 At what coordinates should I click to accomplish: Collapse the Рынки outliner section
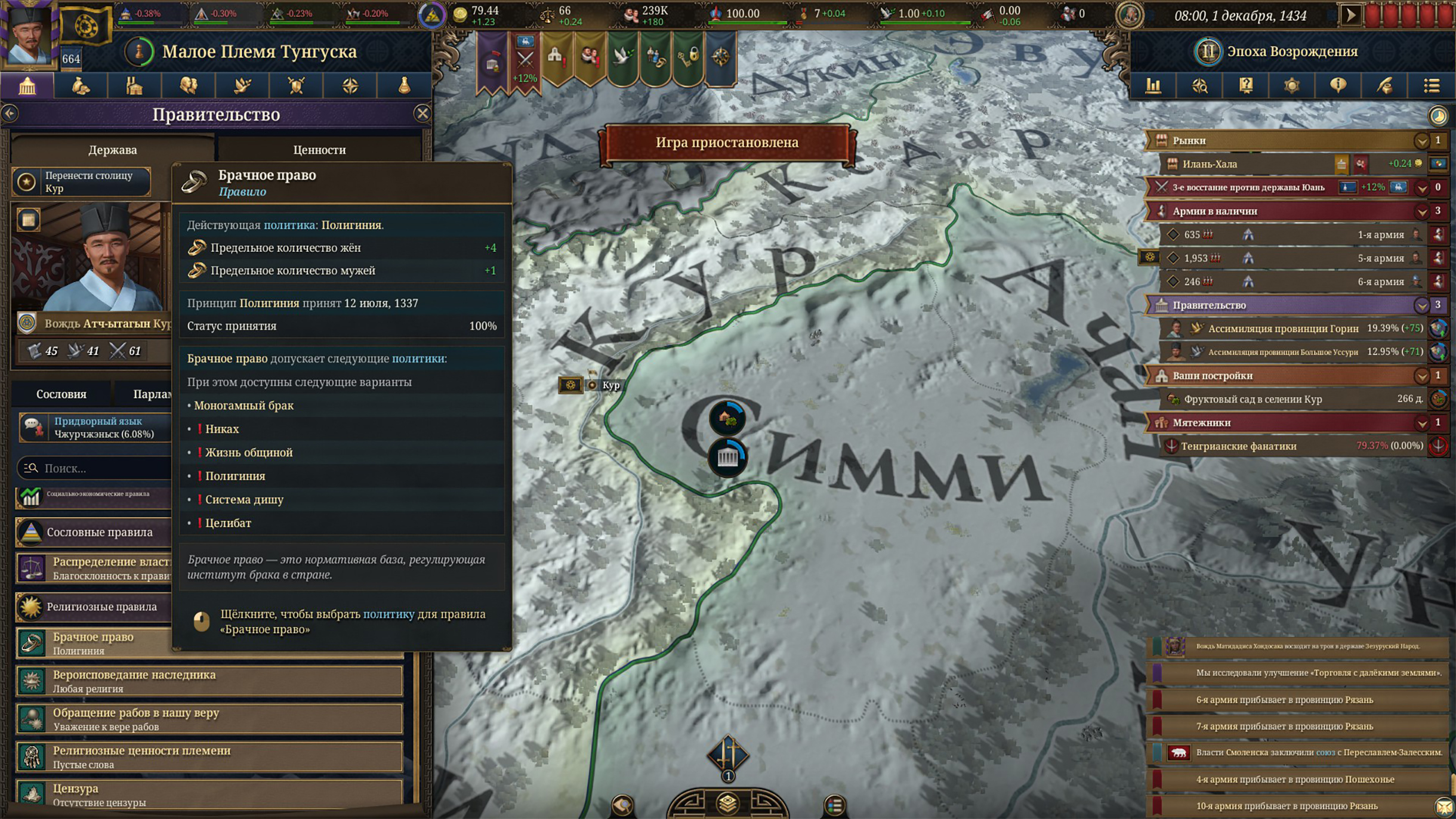[x=1421, y=141]
